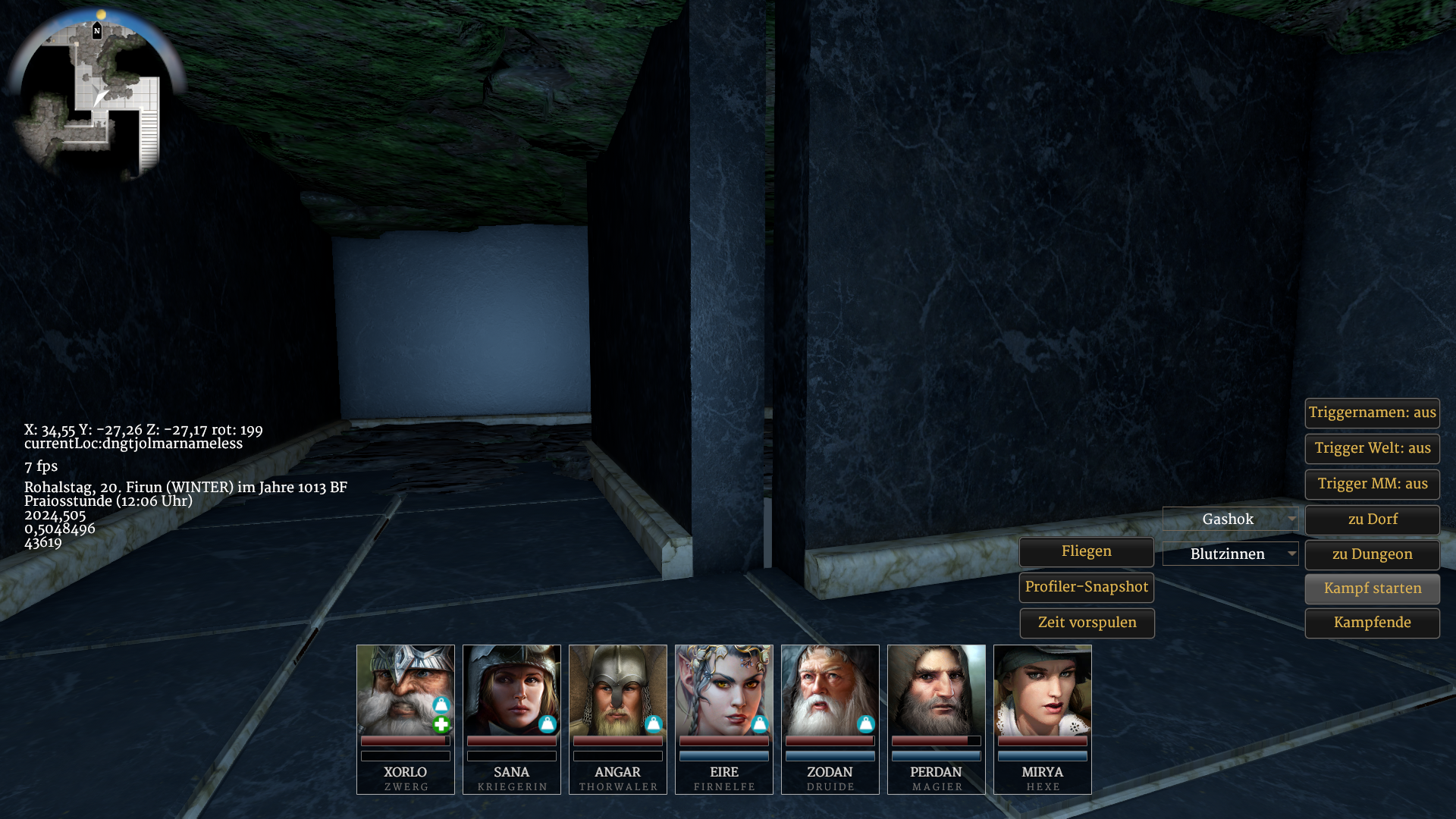Viewport: 1456px width, 819px height.
Task: Toggle the Trigger Welt option
Action: click(x=1372, y=449)
